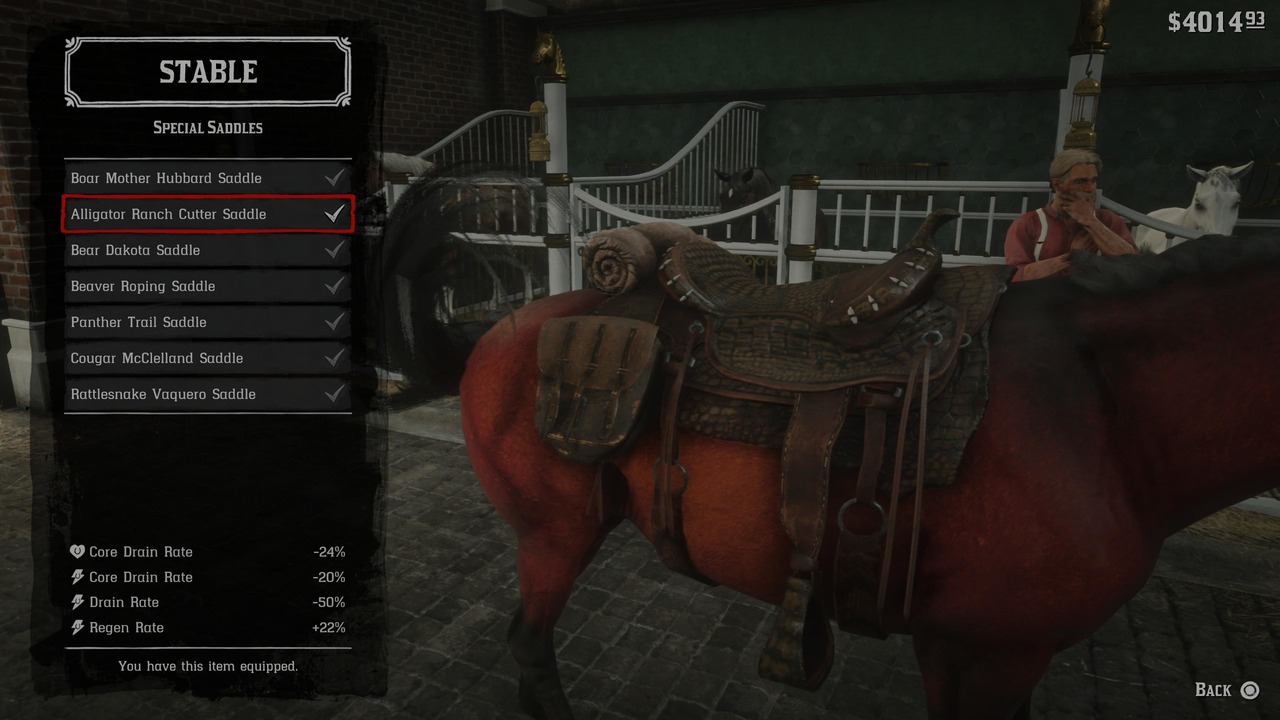1280x720 pixels.
Task: Click the Stable emblem banner
Action: tap(207, 71)
